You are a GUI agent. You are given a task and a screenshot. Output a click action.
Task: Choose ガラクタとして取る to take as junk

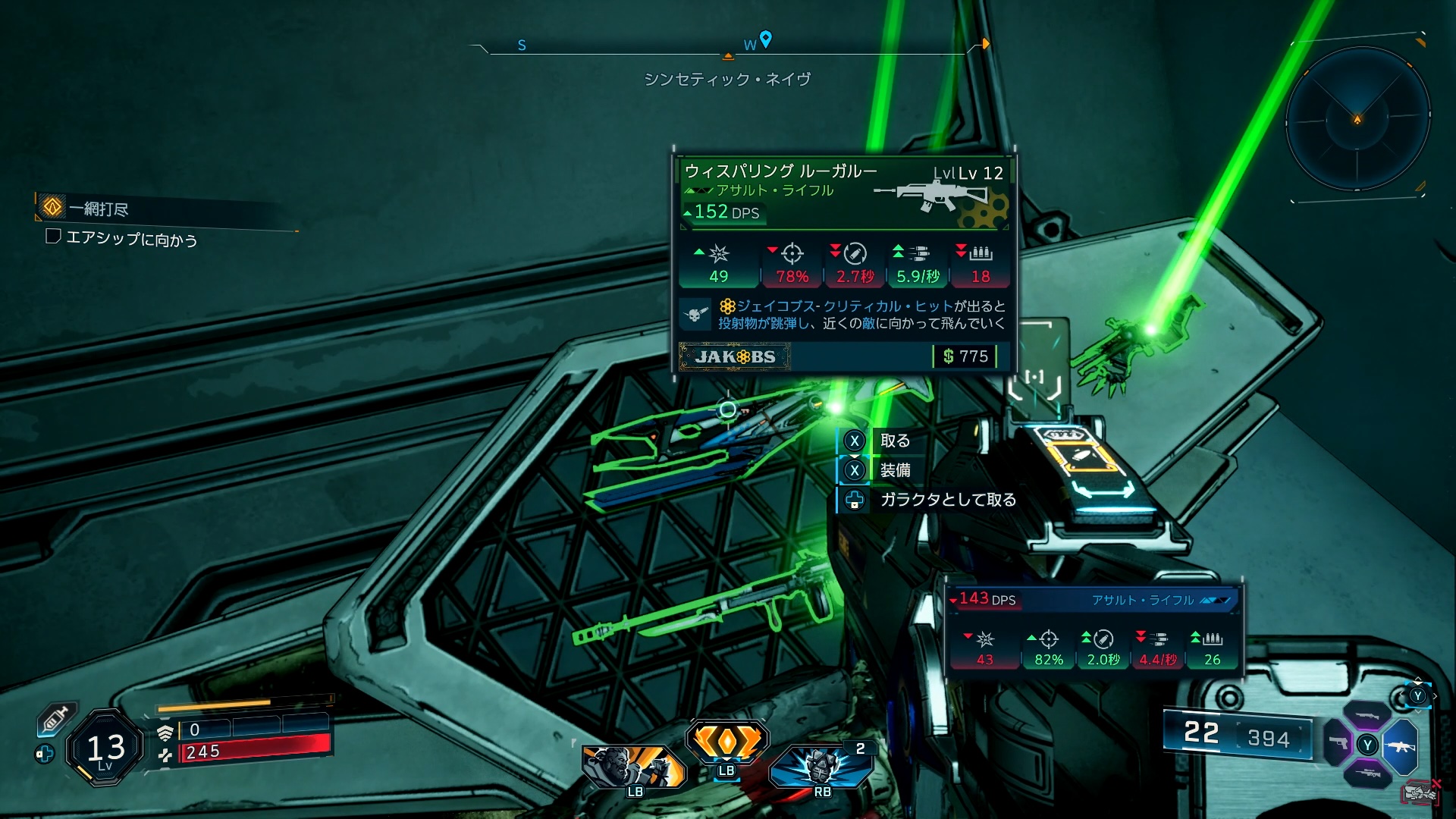(x=947, y=500)
